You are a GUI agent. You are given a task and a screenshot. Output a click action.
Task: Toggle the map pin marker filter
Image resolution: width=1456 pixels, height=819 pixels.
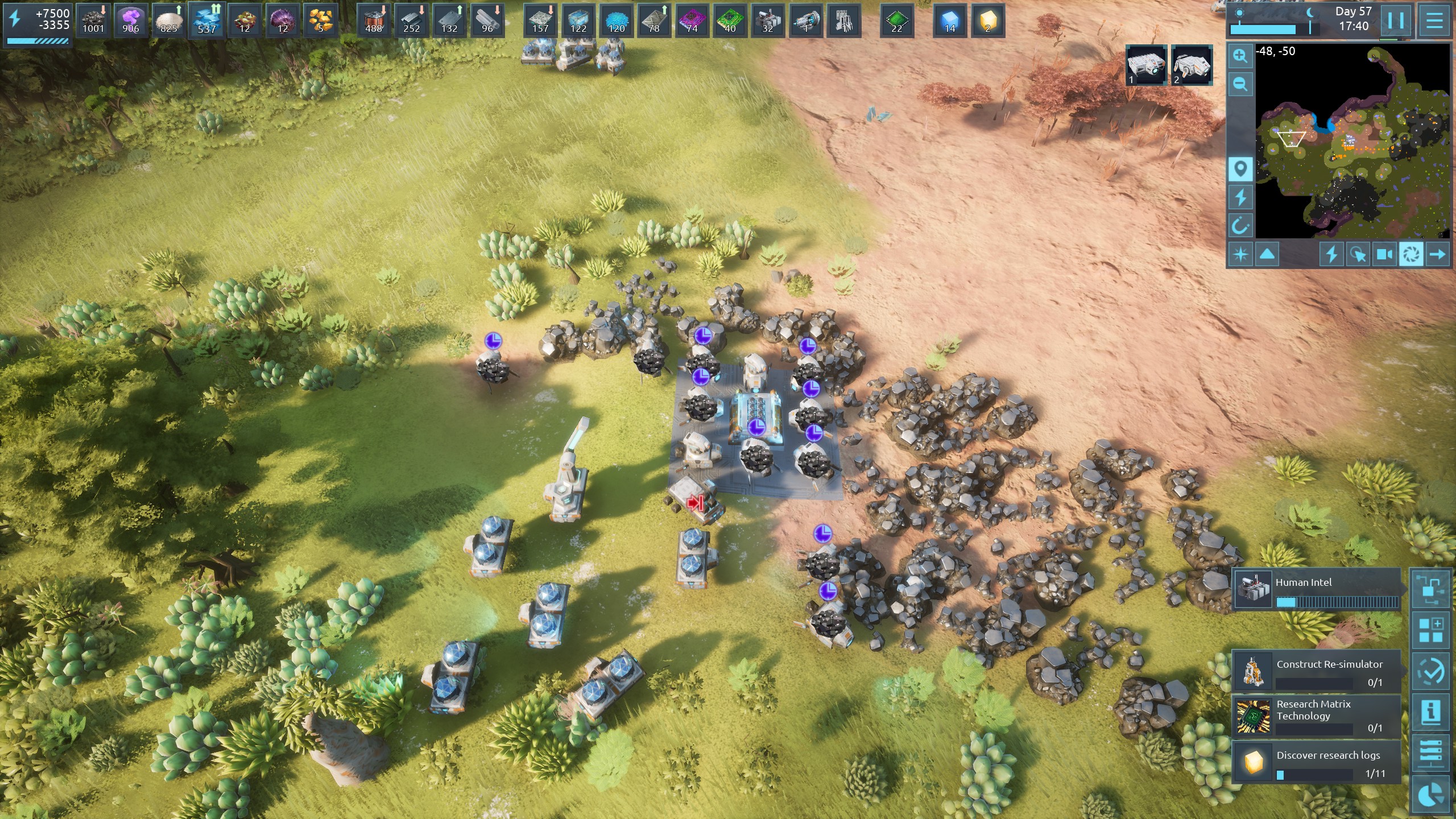(1240, 169)
